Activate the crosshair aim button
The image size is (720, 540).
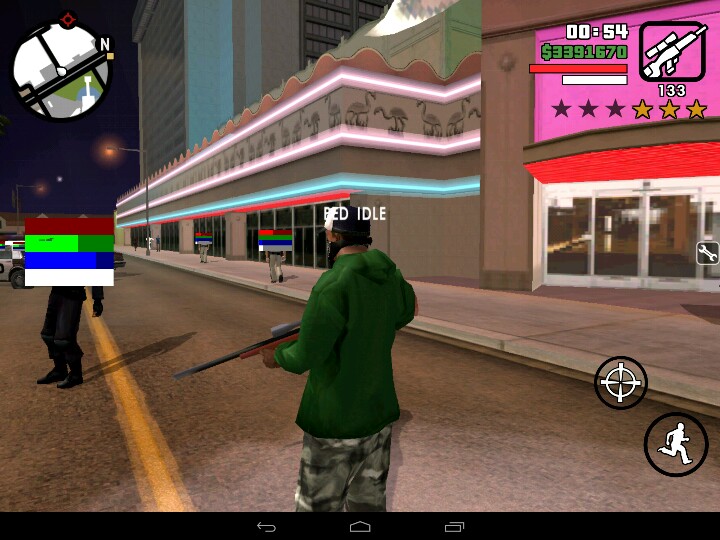pos(621,382)
